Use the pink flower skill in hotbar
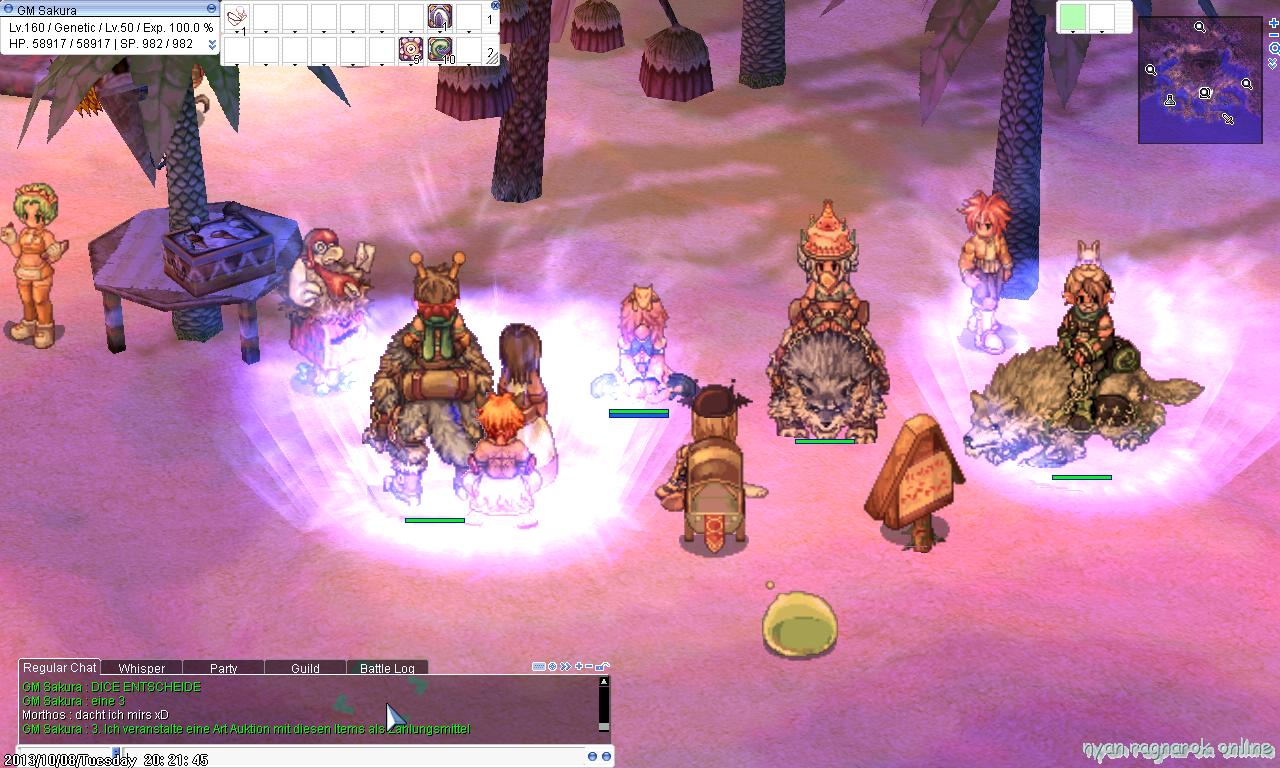This screenshot has height=768, width=1280. [410, 49]
